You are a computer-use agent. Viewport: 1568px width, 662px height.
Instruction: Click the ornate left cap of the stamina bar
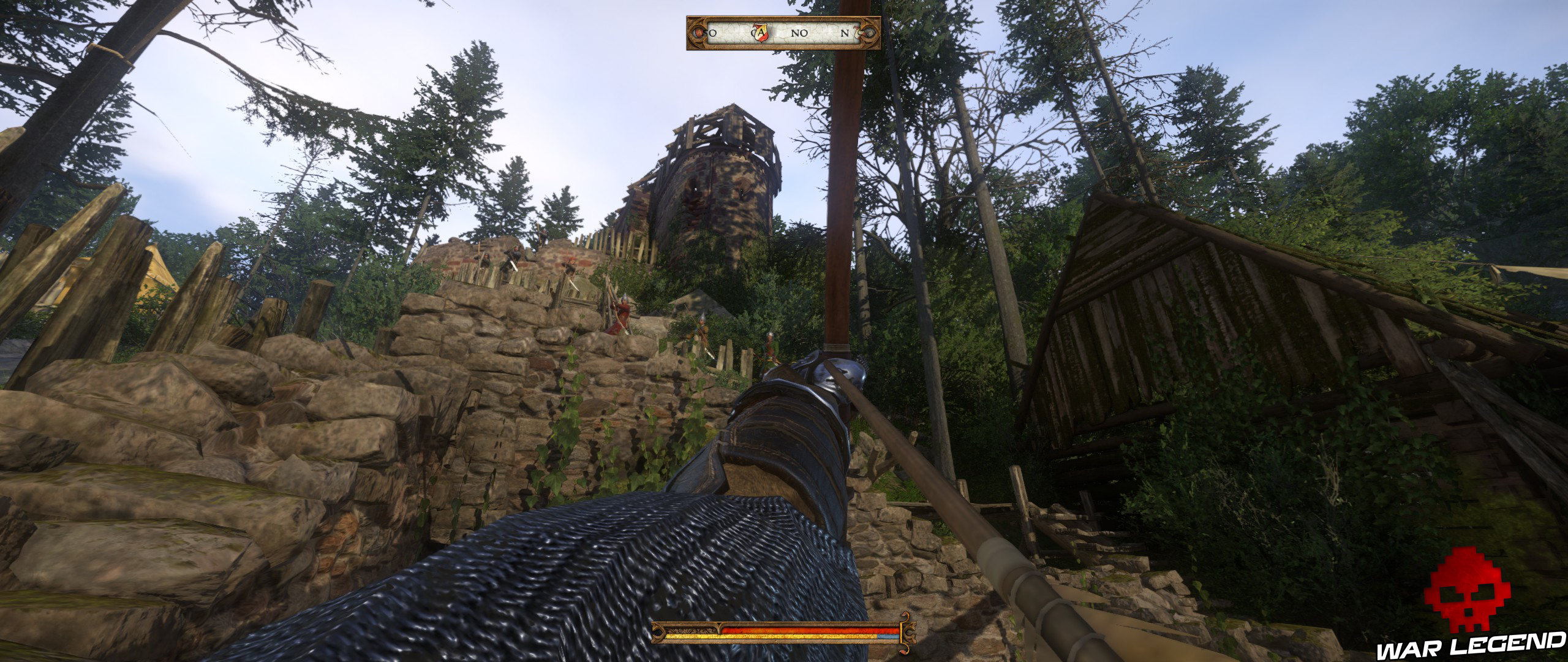(x=658, y=634)
